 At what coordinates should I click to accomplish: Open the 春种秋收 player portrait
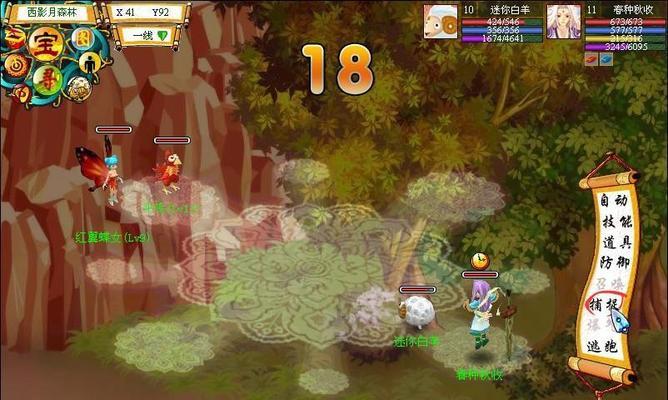pyautogui.click(x=563, y=22)
